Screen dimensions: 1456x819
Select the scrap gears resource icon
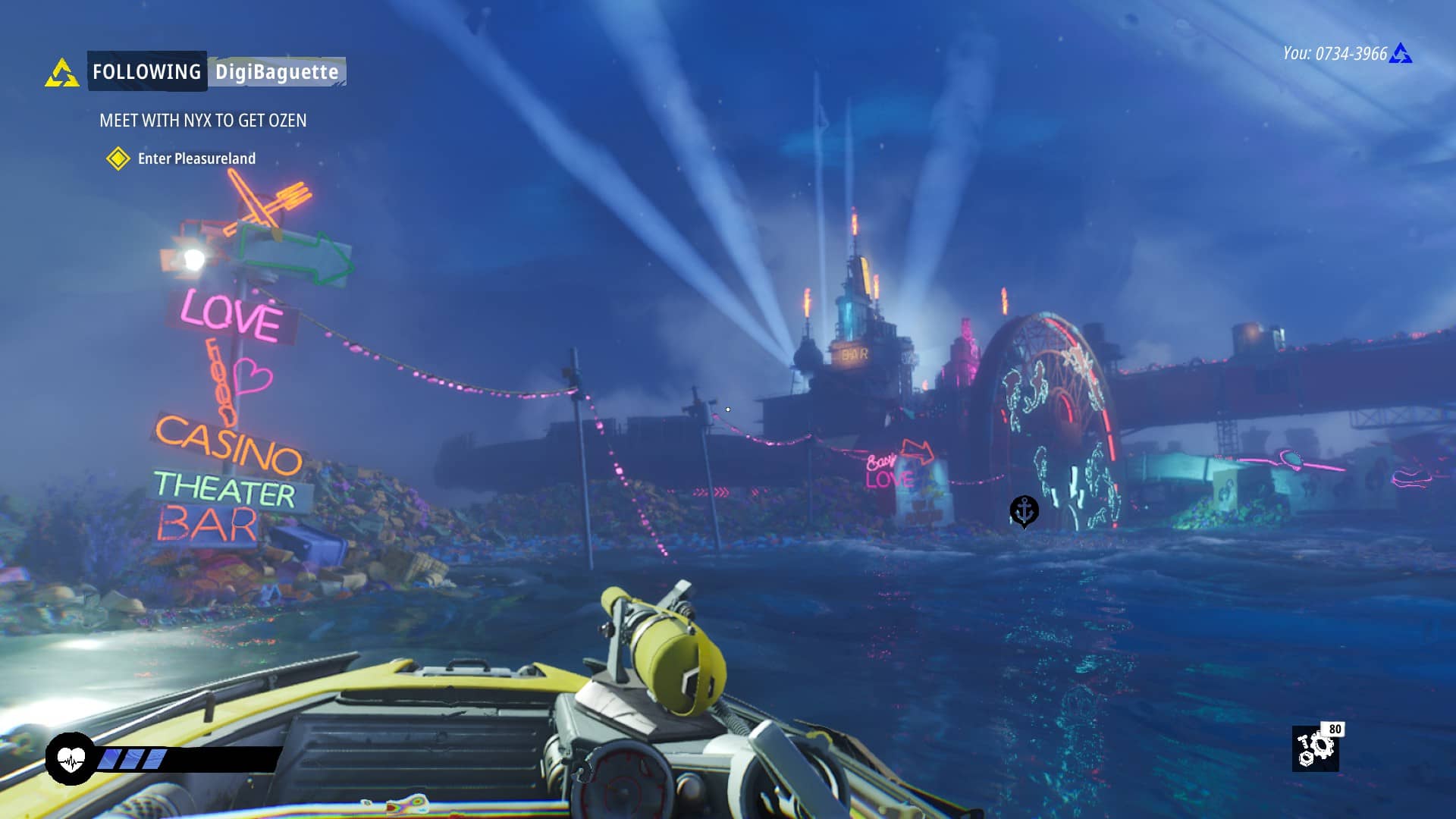click(1315, 748)
